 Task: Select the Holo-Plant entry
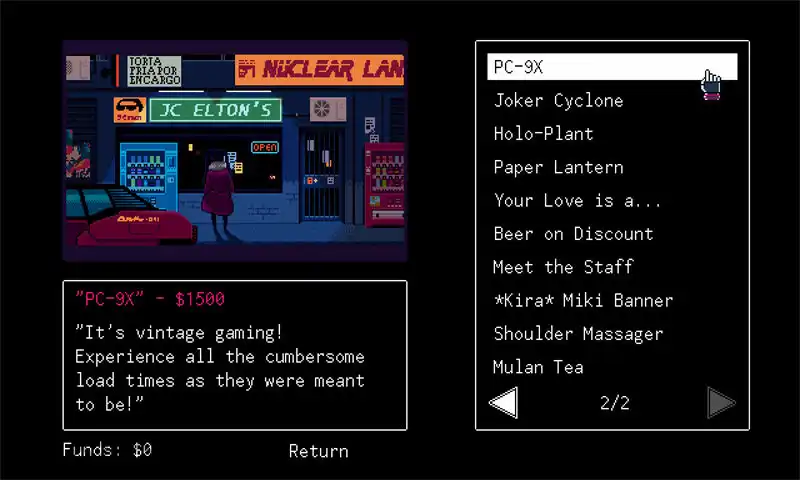tap(543, 133)
